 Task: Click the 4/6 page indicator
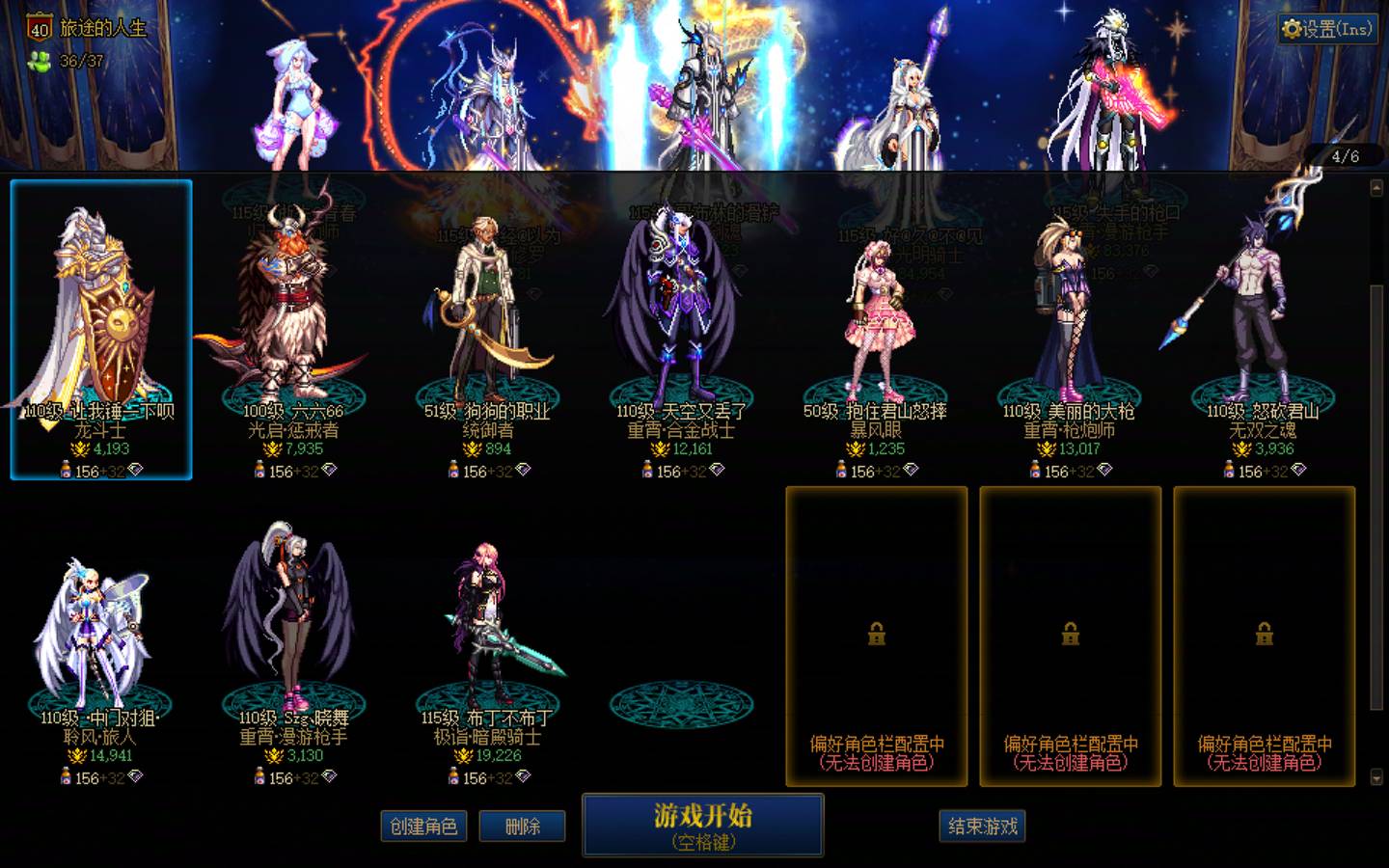(1348, 155)
